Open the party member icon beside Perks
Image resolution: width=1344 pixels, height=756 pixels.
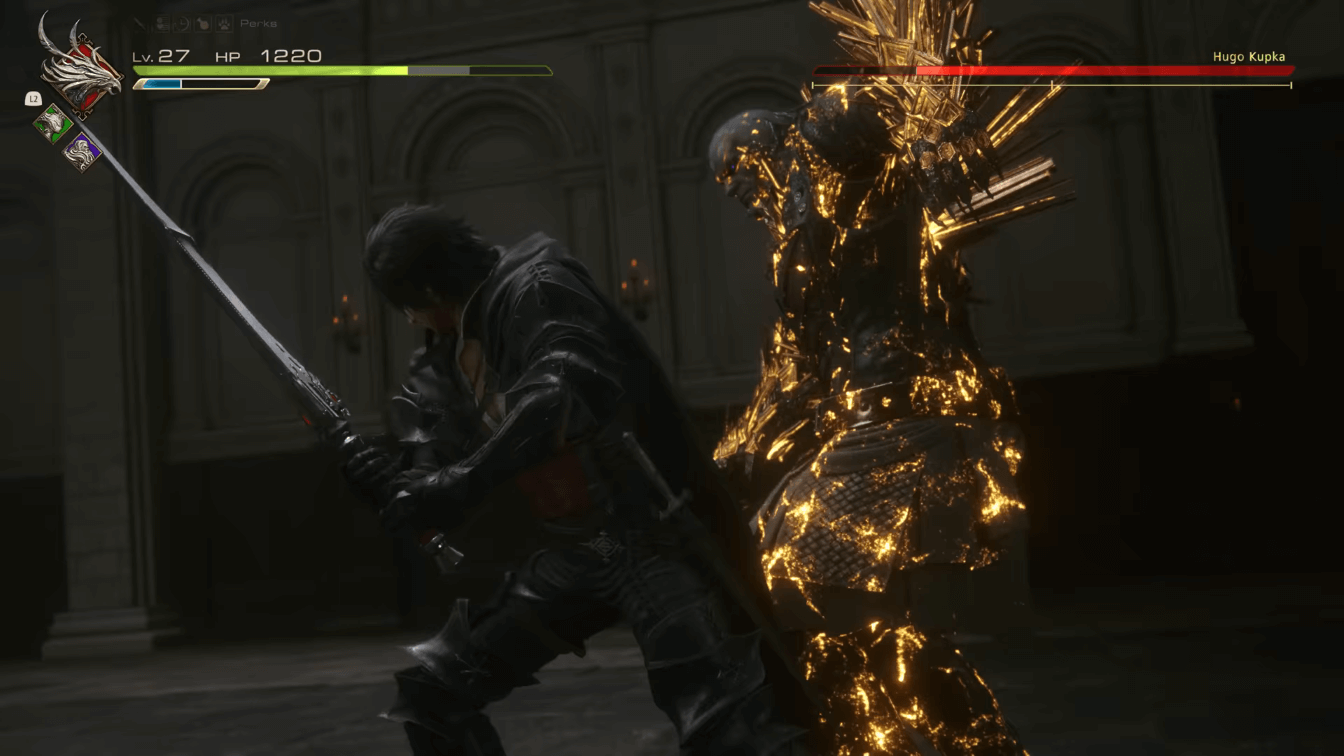click(163, 23)
